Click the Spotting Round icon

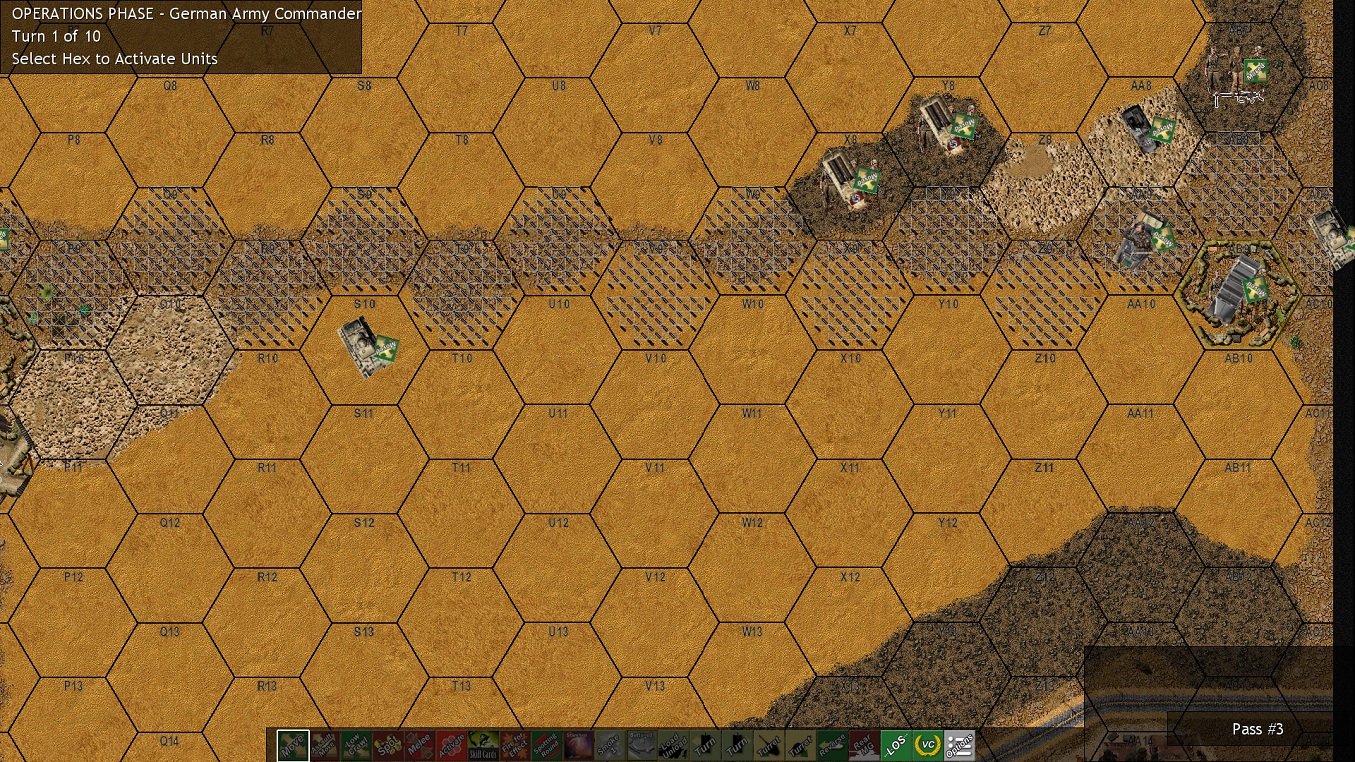pyautogui.click(x=545, y=744)
